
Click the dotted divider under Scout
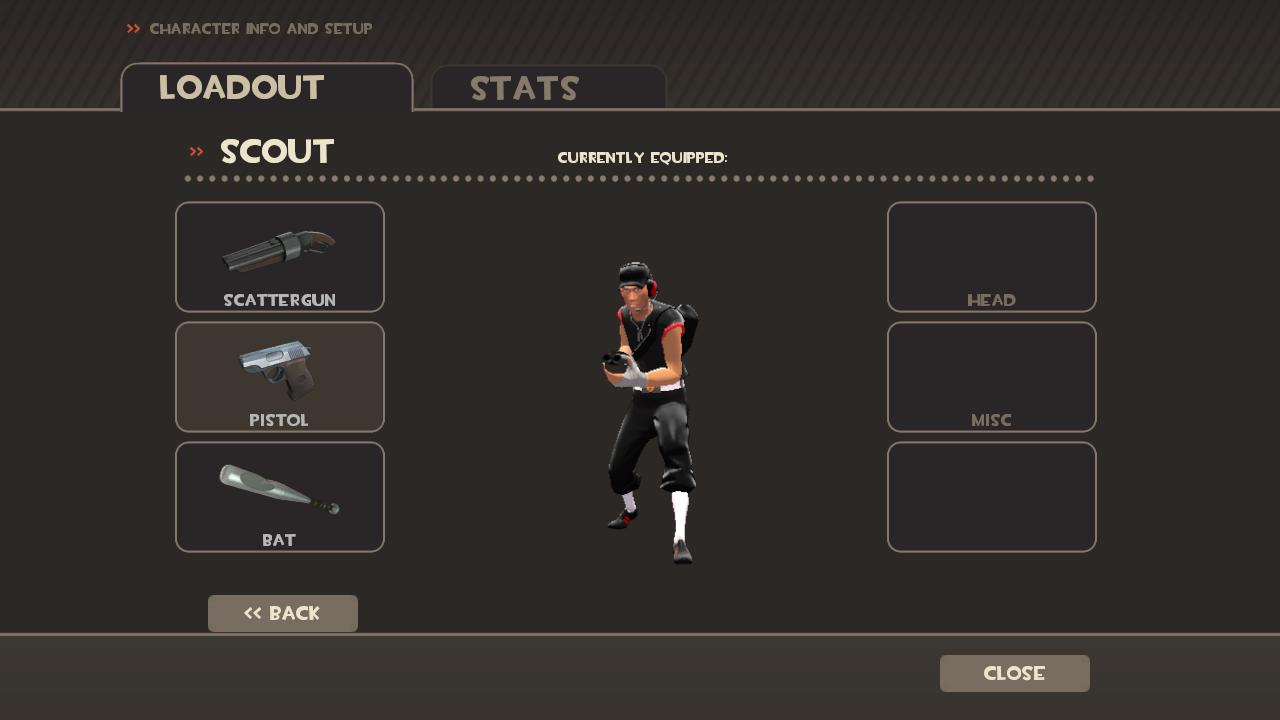pyautogui.click(x=640, y=179)
